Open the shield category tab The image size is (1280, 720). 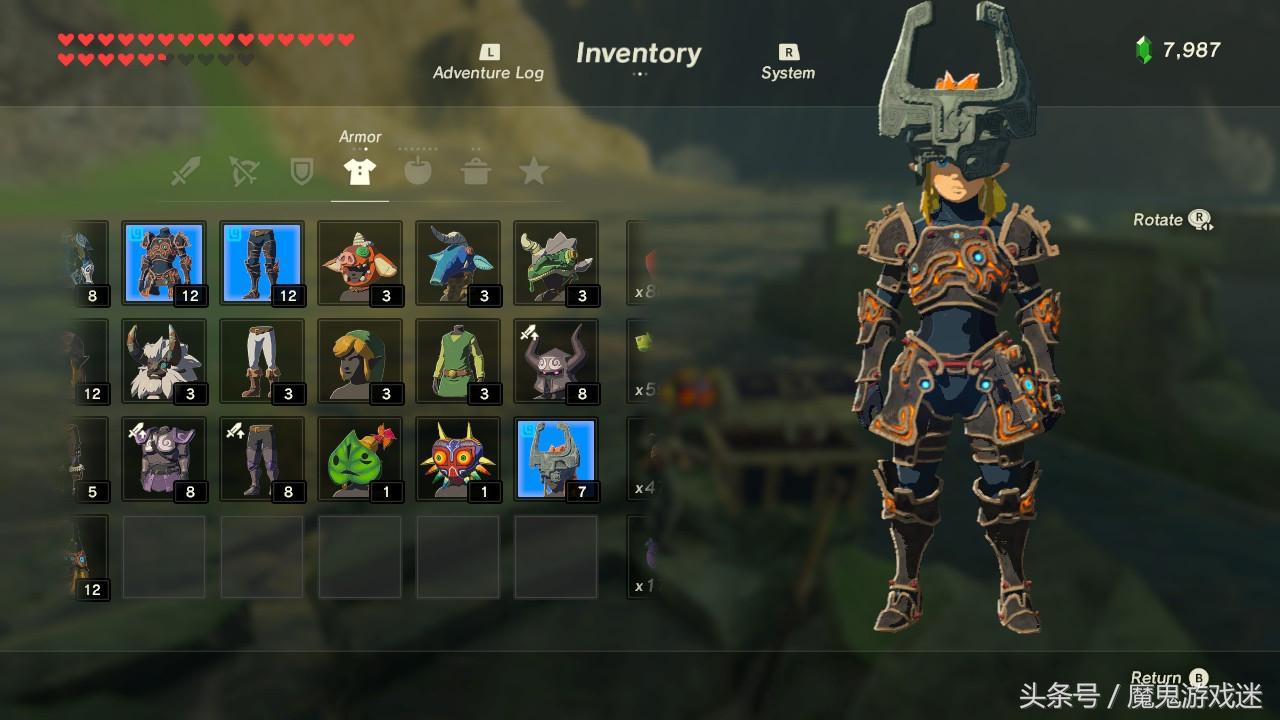tap(301, 171)
